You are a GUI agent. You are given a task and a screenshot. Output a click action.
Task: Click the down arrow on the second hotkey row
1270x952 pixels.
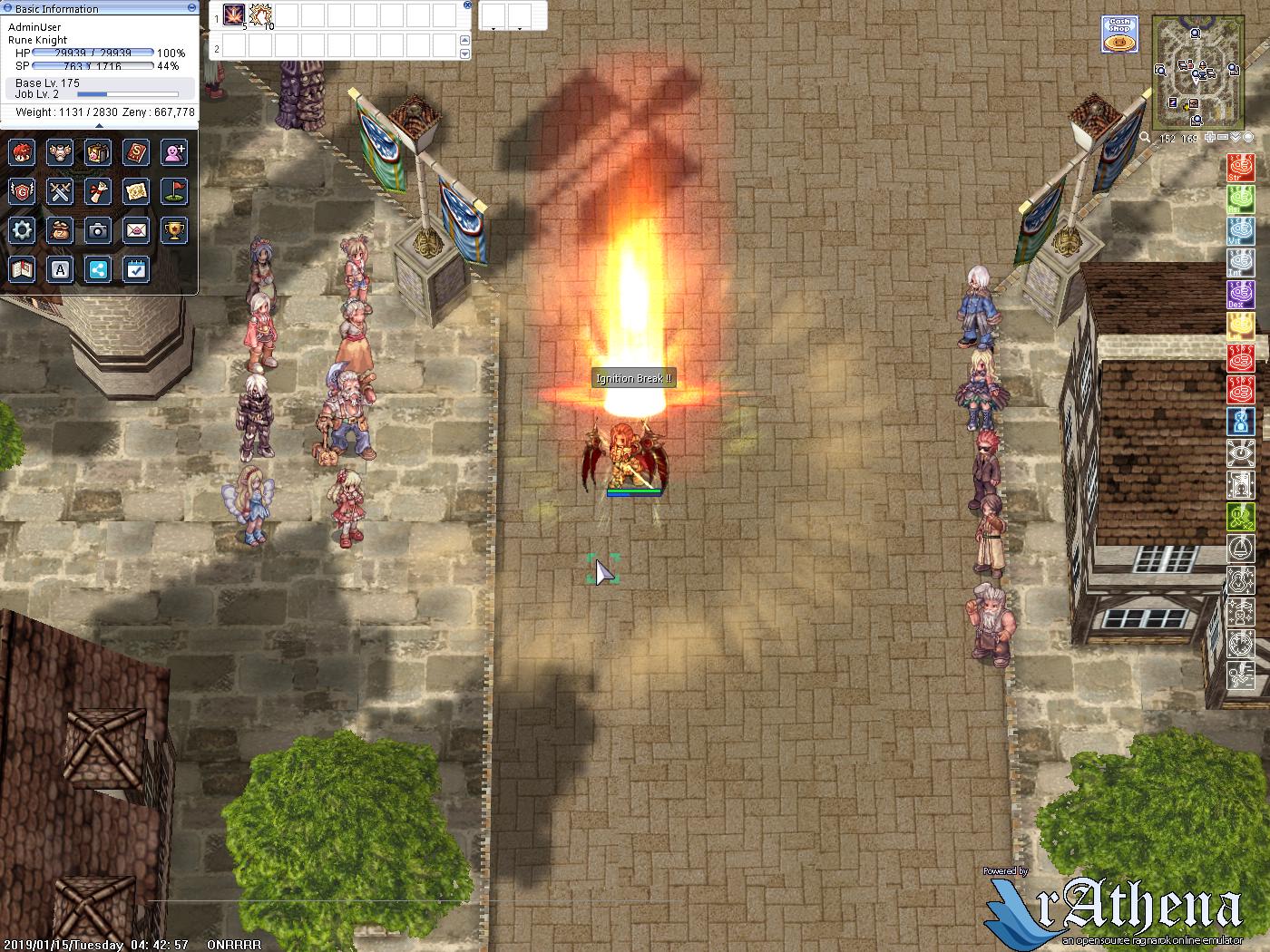(x=464, y=53)
